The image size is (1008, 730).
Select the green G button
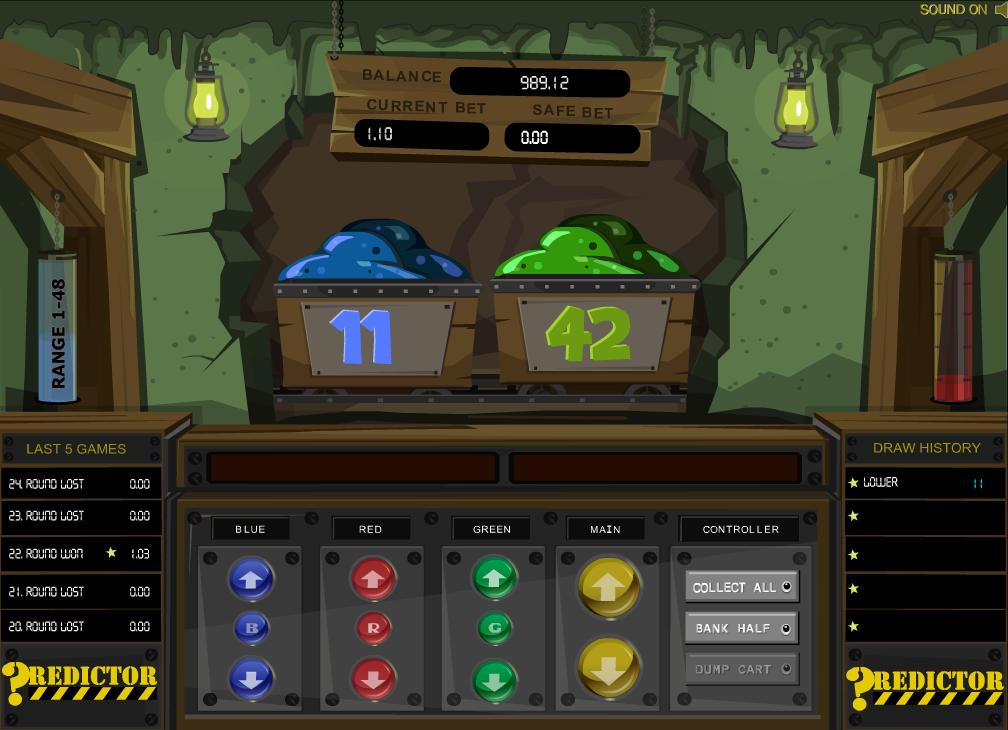[493, 628]
